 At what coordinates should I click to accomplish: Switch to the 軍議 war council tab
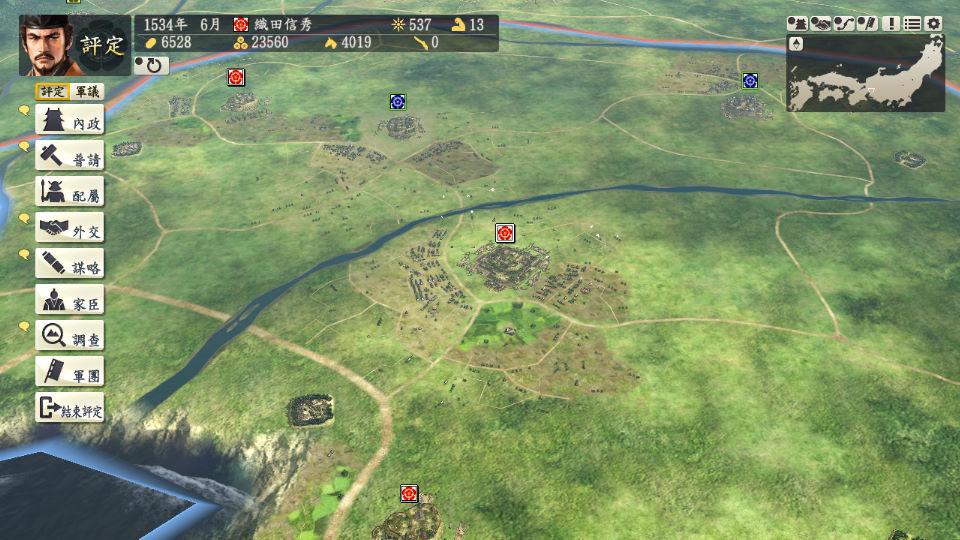[x=88, y=91]
